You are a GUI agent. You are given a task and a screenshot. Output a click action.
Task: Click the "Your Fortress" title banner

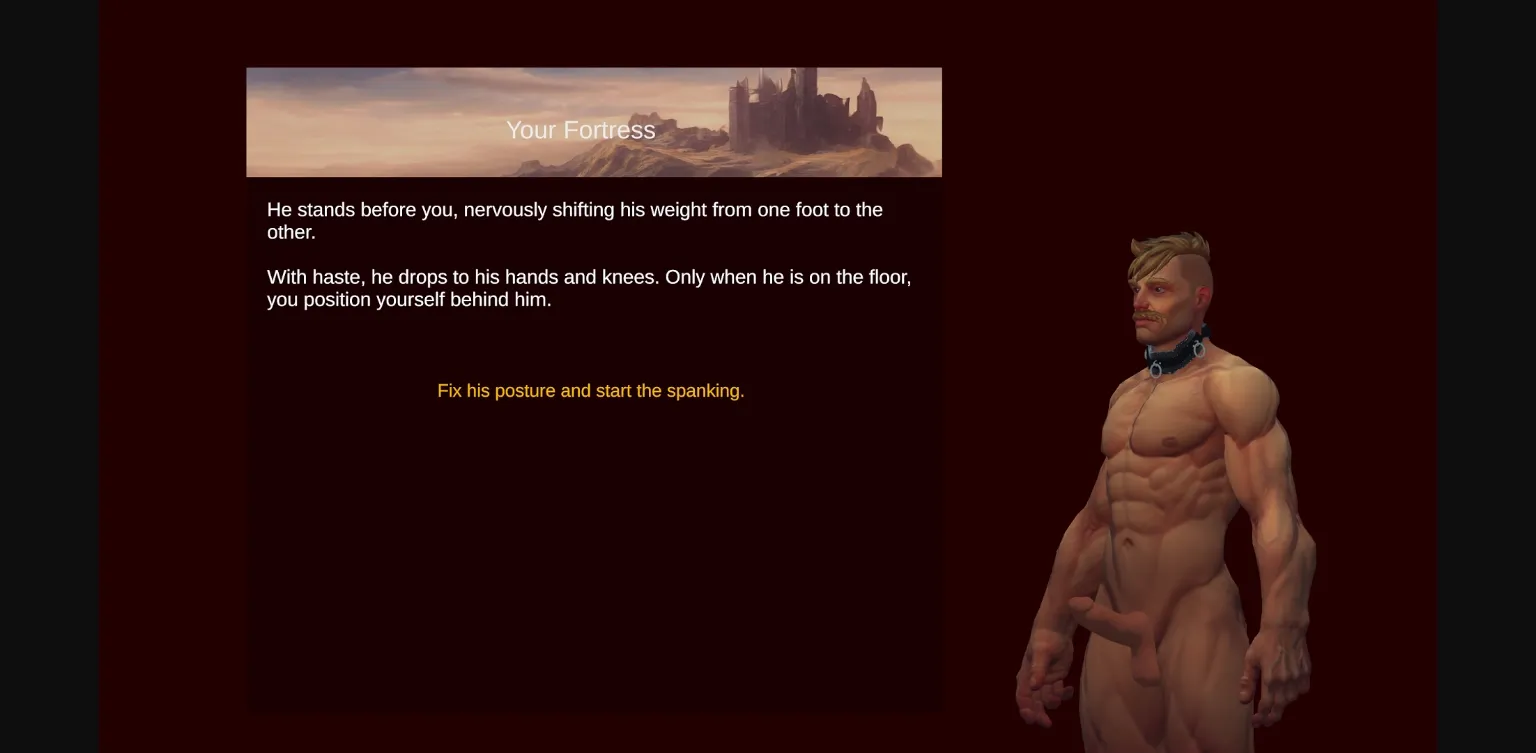(x=594, y=121)
